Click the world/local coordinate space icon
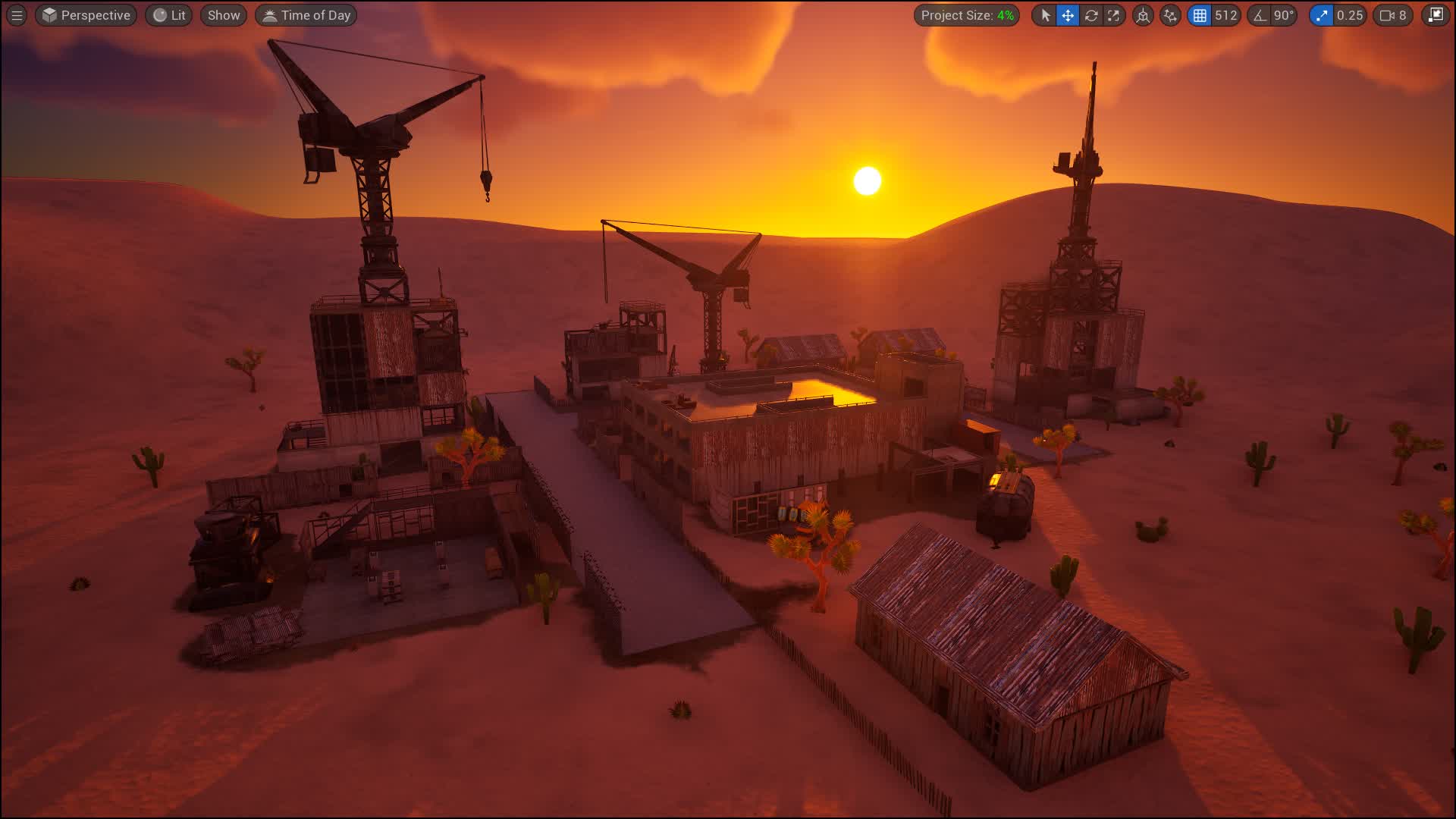This screenshot has width=1456, height=819. (1143, 14)
